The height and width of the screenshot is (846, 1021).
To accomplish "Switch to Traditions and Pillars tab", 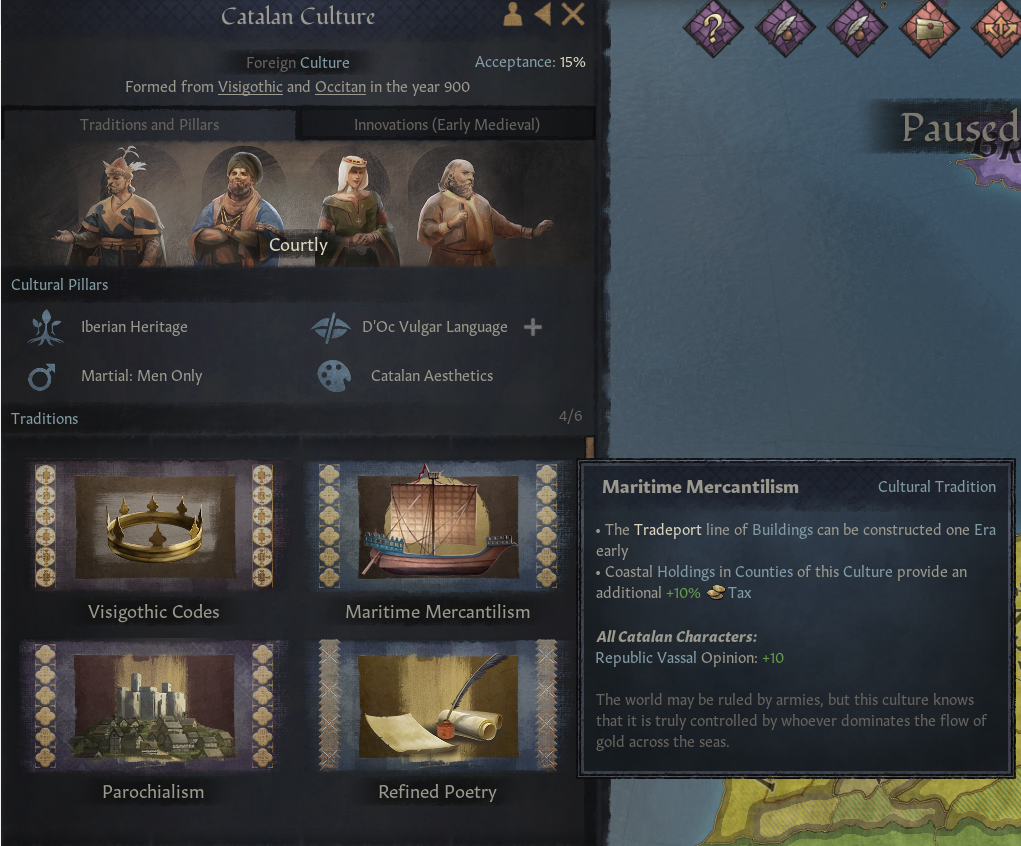I will (149, 124).
